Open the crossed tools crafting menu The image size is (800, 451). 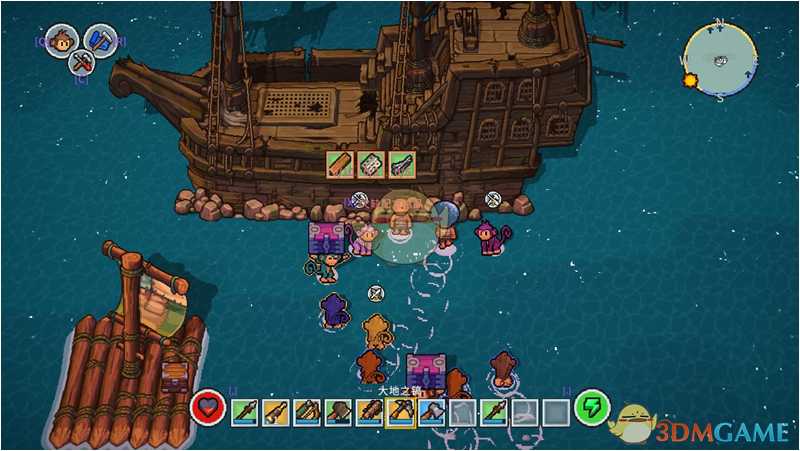(82, 63)
